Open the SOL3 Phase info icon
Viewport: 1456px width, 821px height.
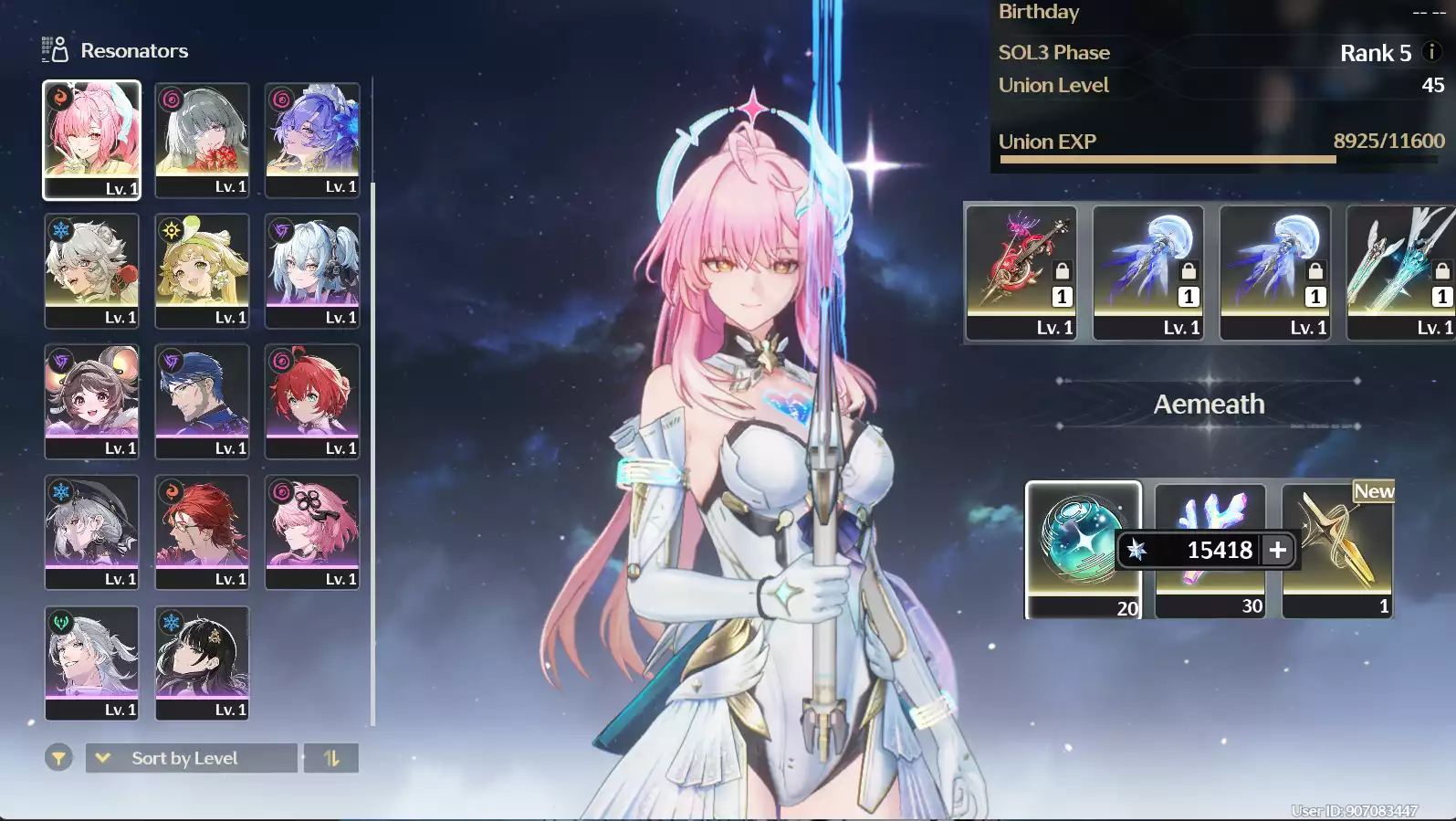coord(1431,52)
